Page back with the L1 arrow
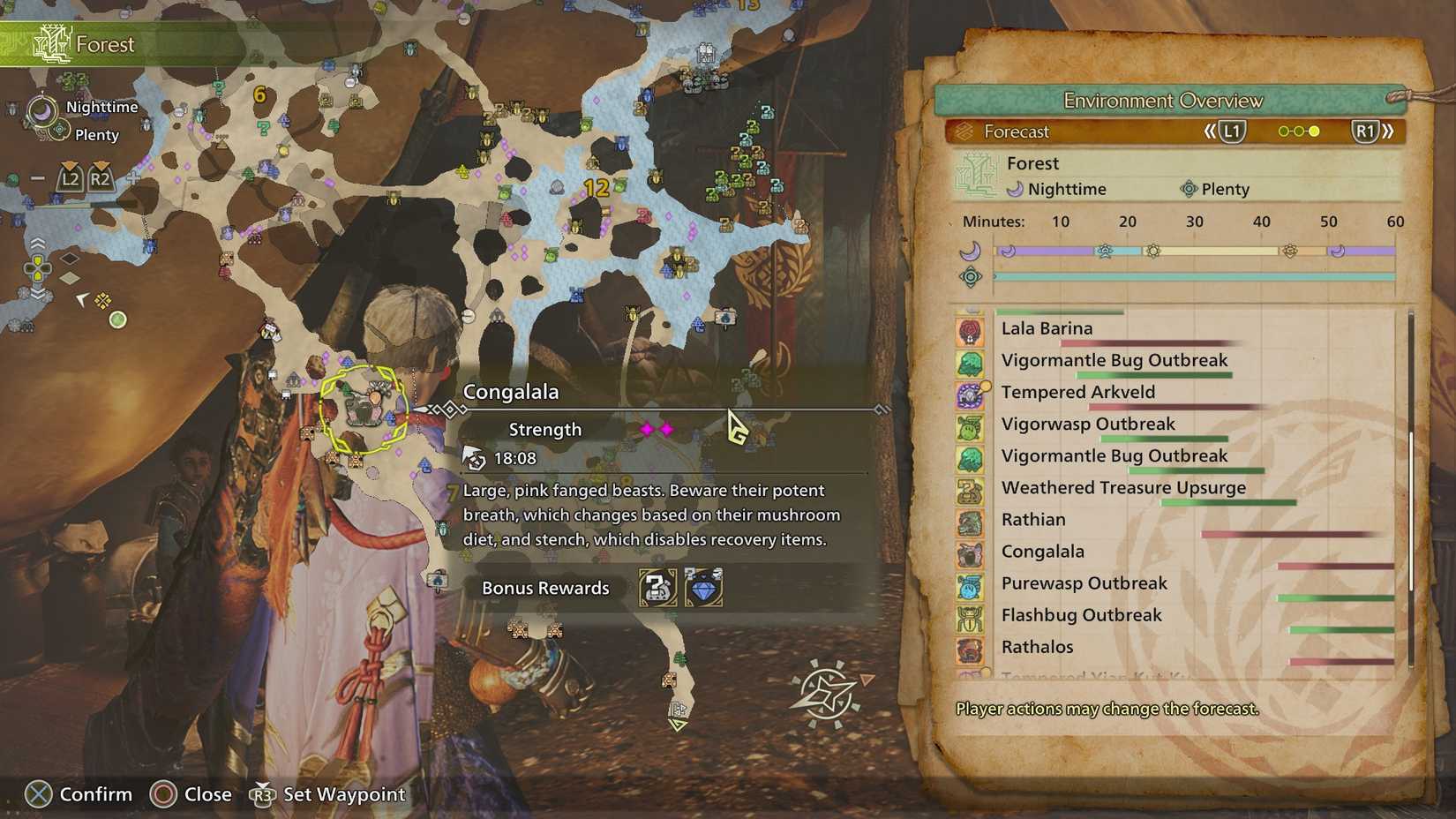This screenshot has height=819, width=1456. tap(1232, 131)
